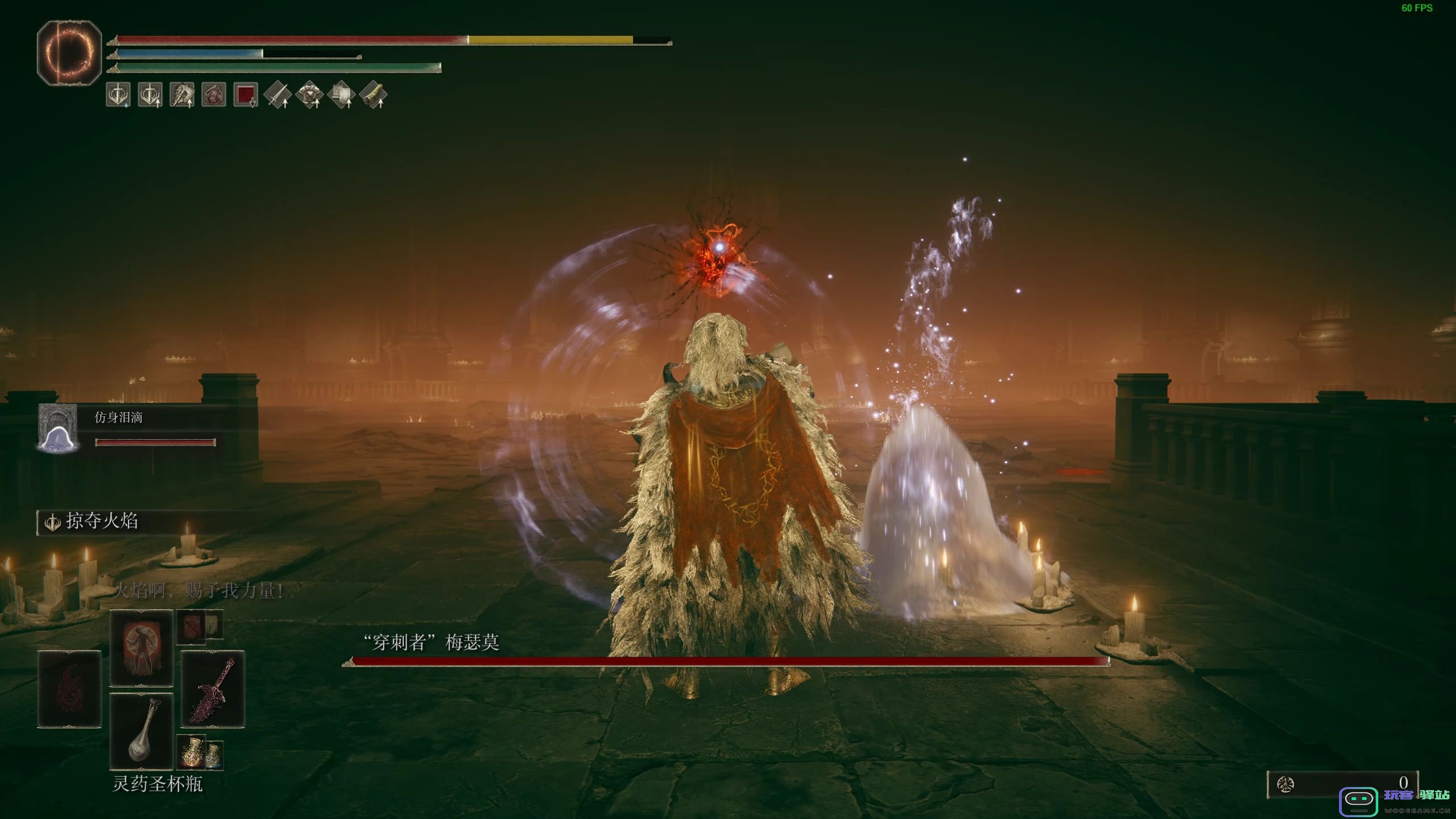Click the Mimic Tear summon portrait
This screenshot has width=1456, height=819.
(57, 428)
